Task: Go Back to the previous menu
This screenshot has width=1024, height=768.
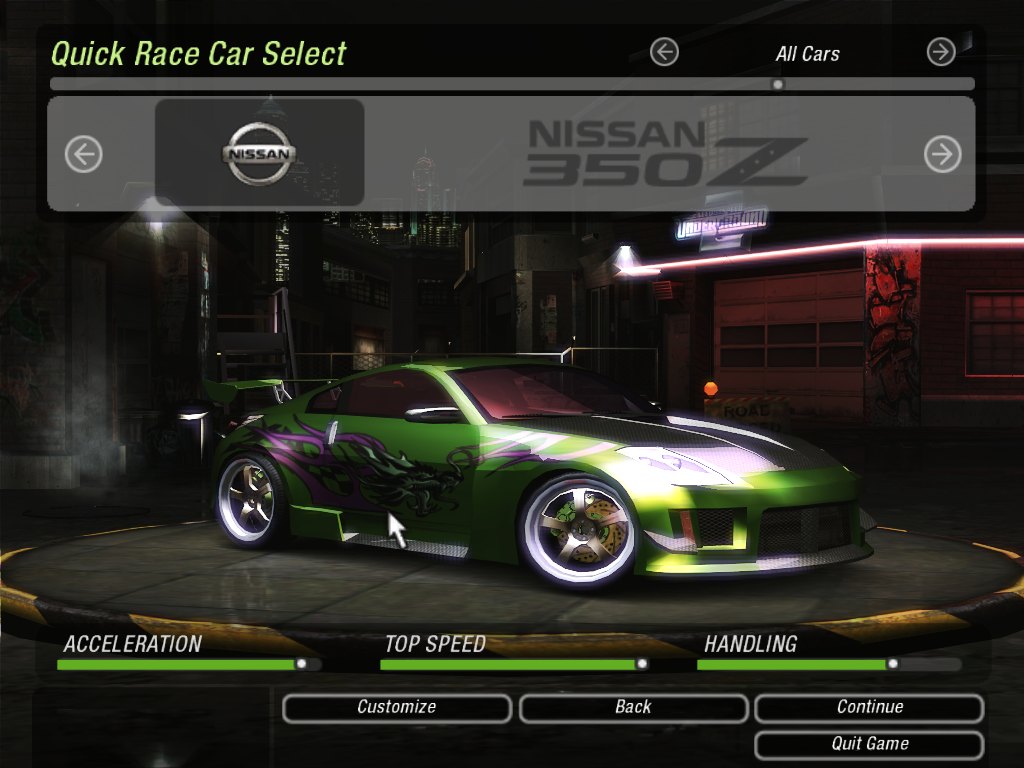Action: click(x=633, y=708)
